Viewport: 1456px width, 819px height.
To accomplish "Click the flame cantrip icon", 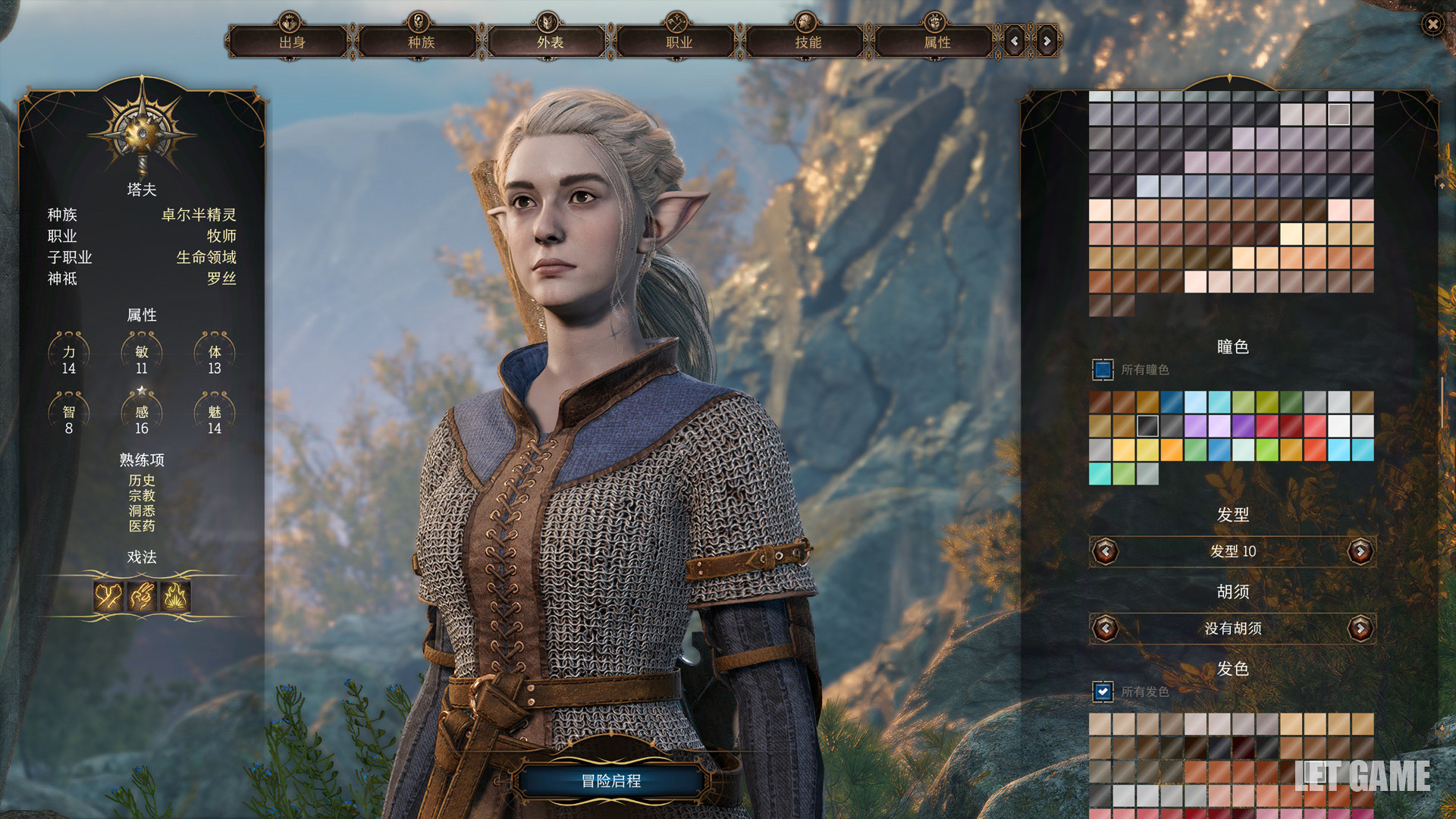I will click(x=175, y=597).
